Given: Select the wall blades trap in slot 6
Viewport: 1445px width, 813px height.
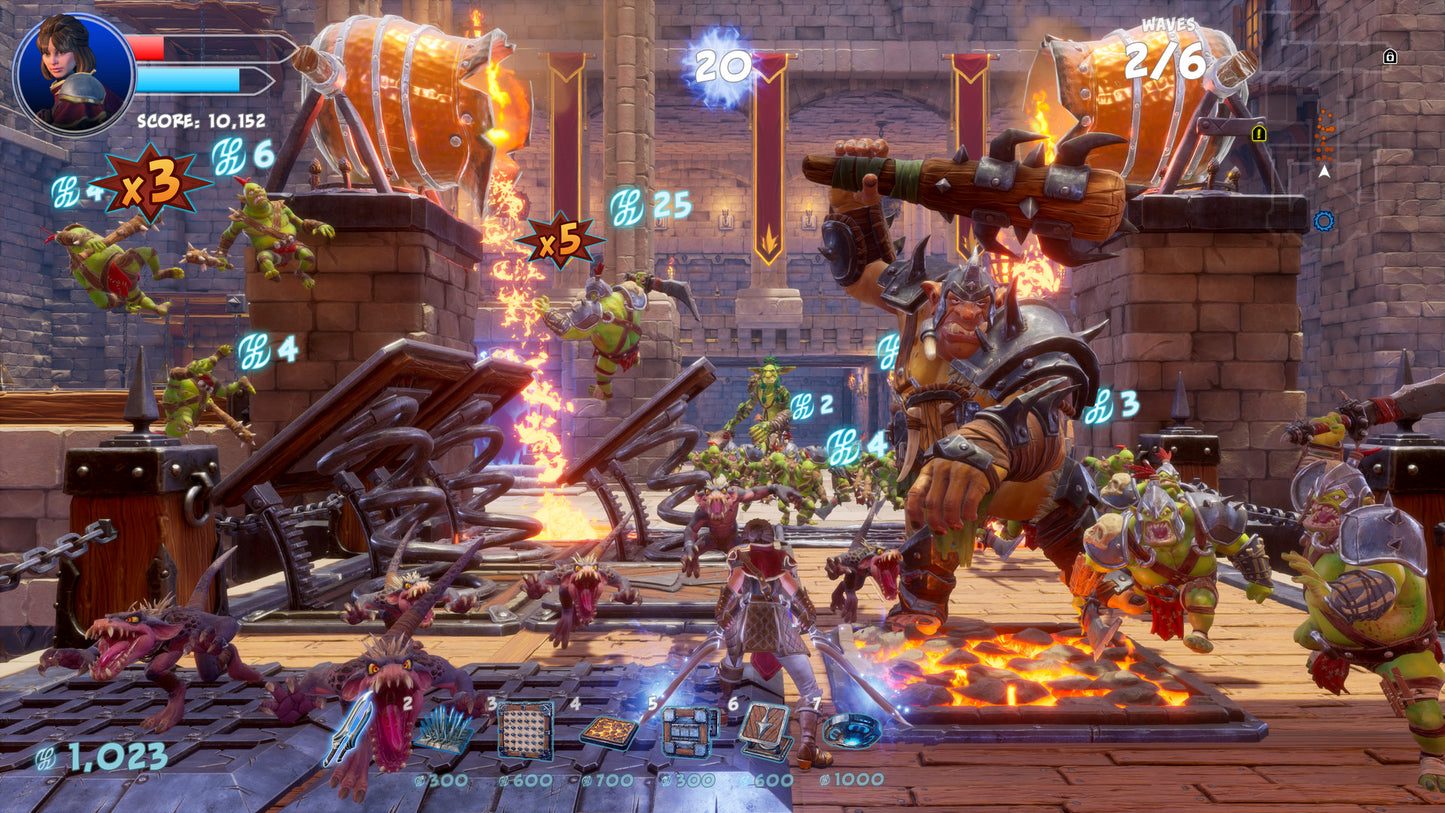Looking at the screenshot, I should coord(765,730).
